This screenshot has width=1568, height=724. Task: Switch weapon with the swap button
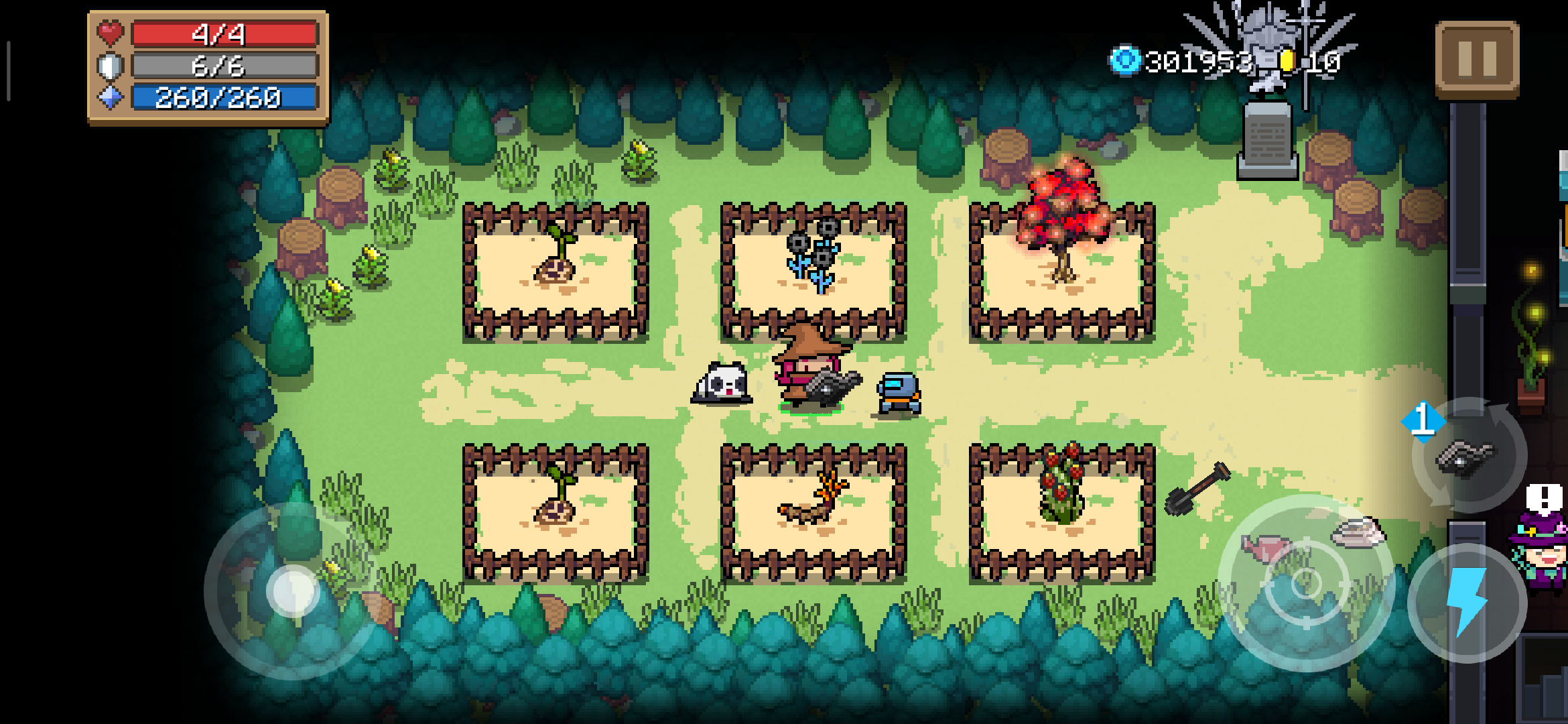[x=1467, y=456]
